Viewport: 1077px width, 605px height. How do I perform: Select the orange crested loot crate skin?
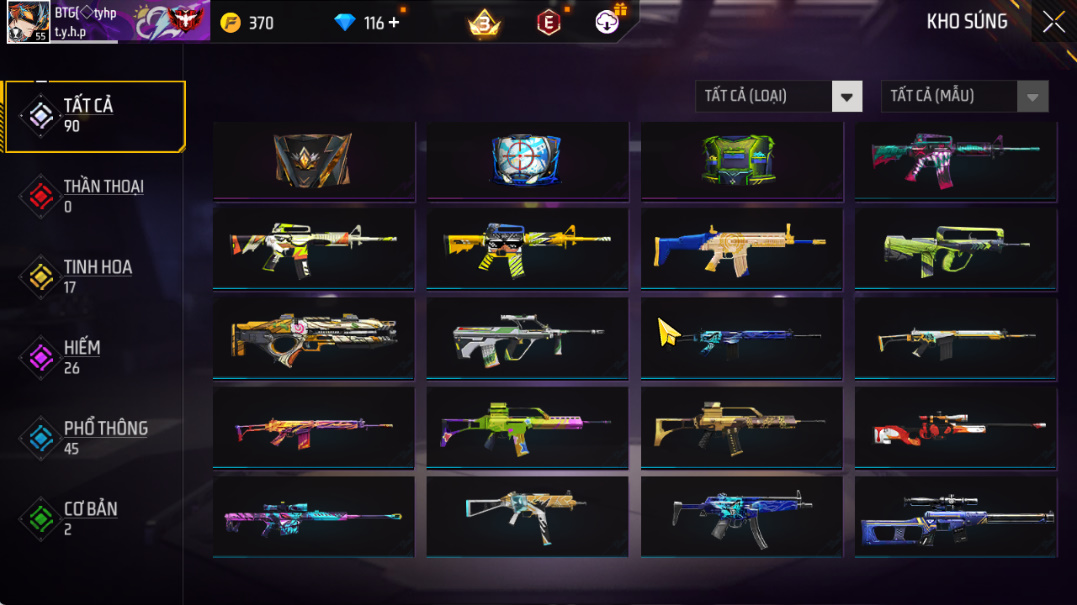(x=313, y=160)
